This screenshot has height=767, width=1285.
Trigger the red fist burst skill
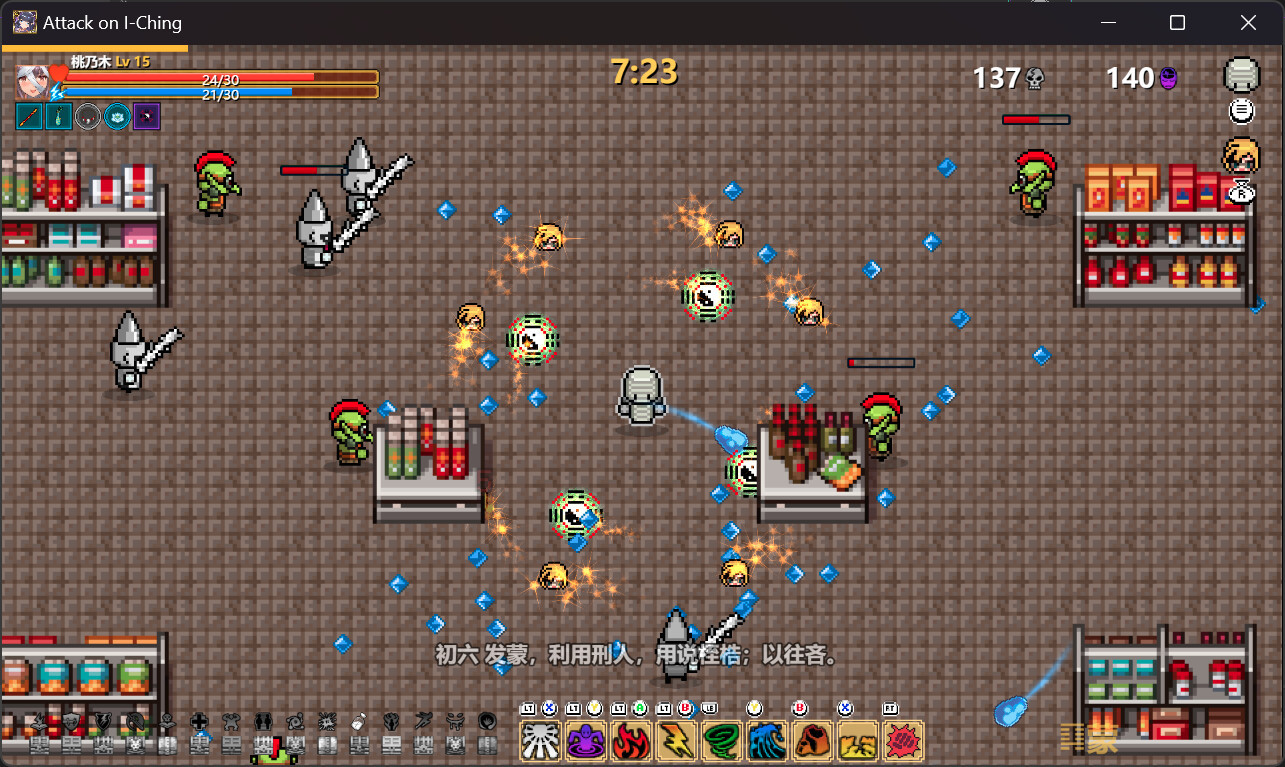pos(903,741)
